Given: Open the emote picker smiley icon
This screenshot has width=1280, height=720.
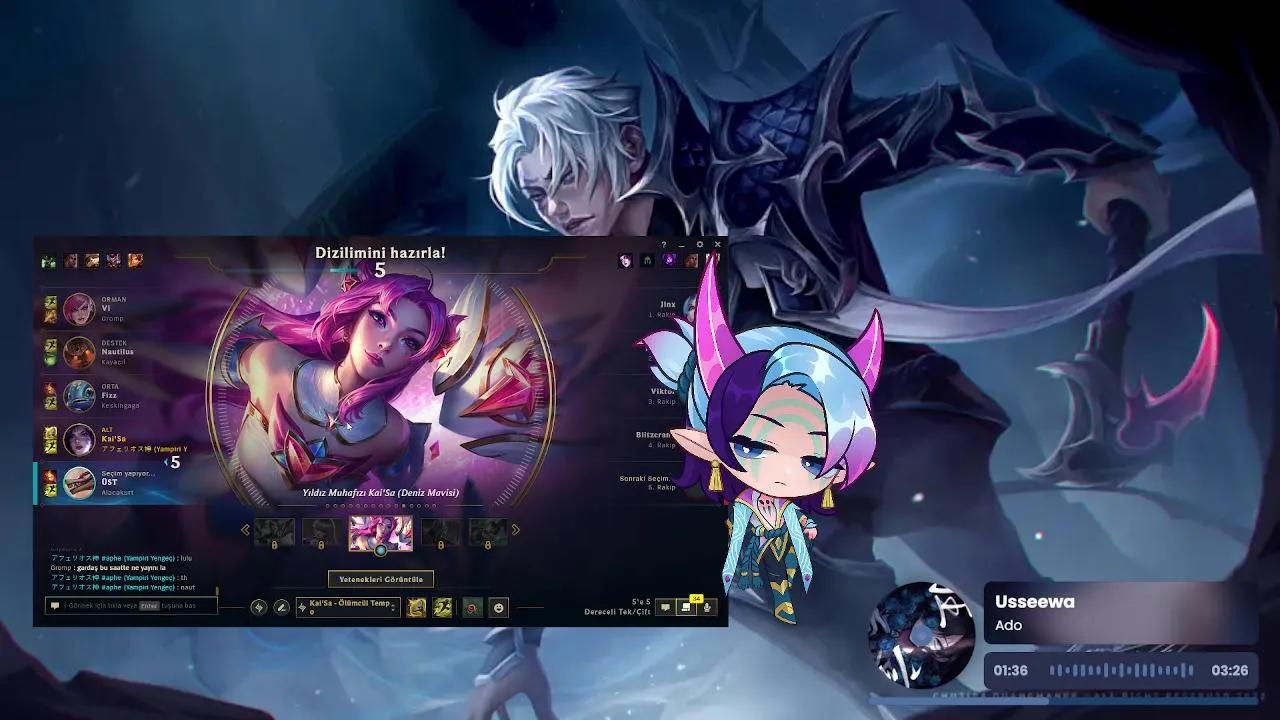Looking at the screenshot, I should coord(498,607).
